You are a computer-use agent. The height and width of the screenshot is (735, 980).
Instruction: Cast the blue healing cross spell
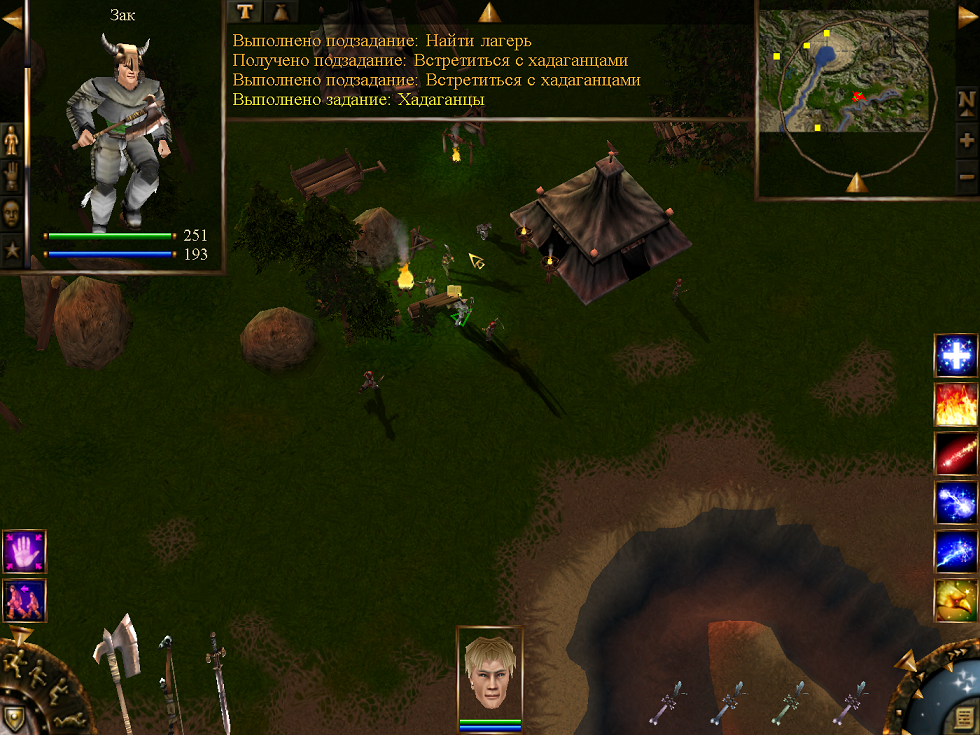coord(956,355)
